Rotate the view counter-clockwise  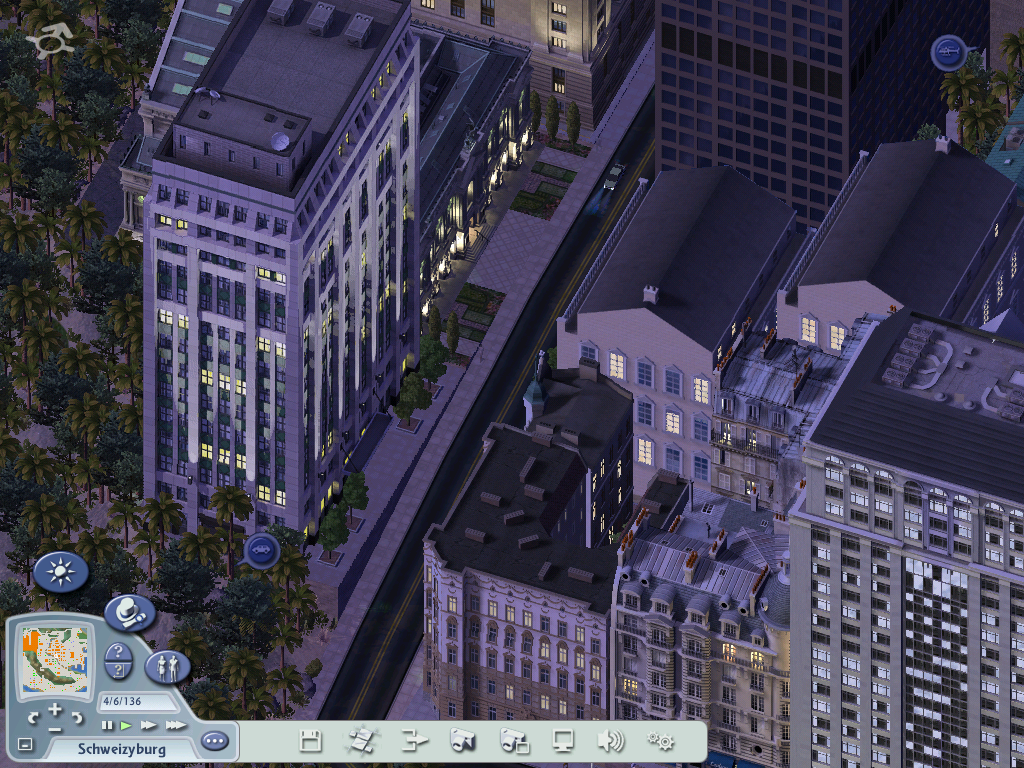tap(33, 717)
